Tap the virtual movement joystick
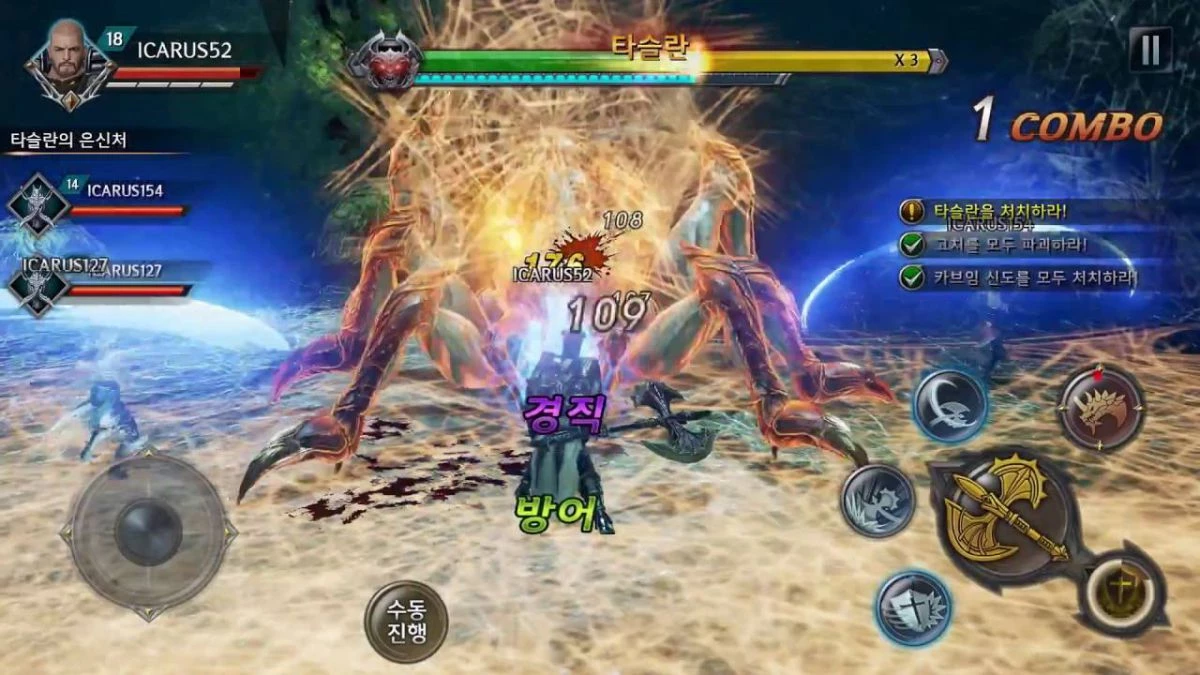The image size is (1200, 675). 148,533
